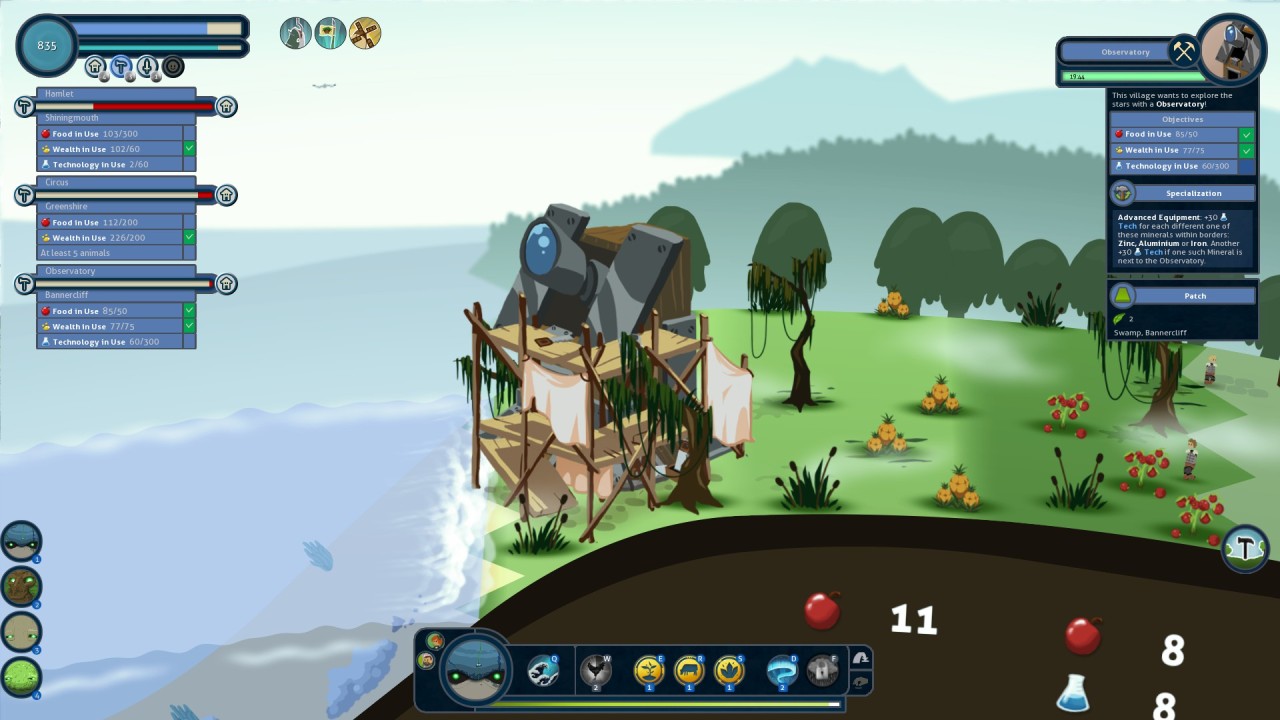Activate the blue aura swirl ability
Viewport: 1280px width, 720px height.
[781, 670]
